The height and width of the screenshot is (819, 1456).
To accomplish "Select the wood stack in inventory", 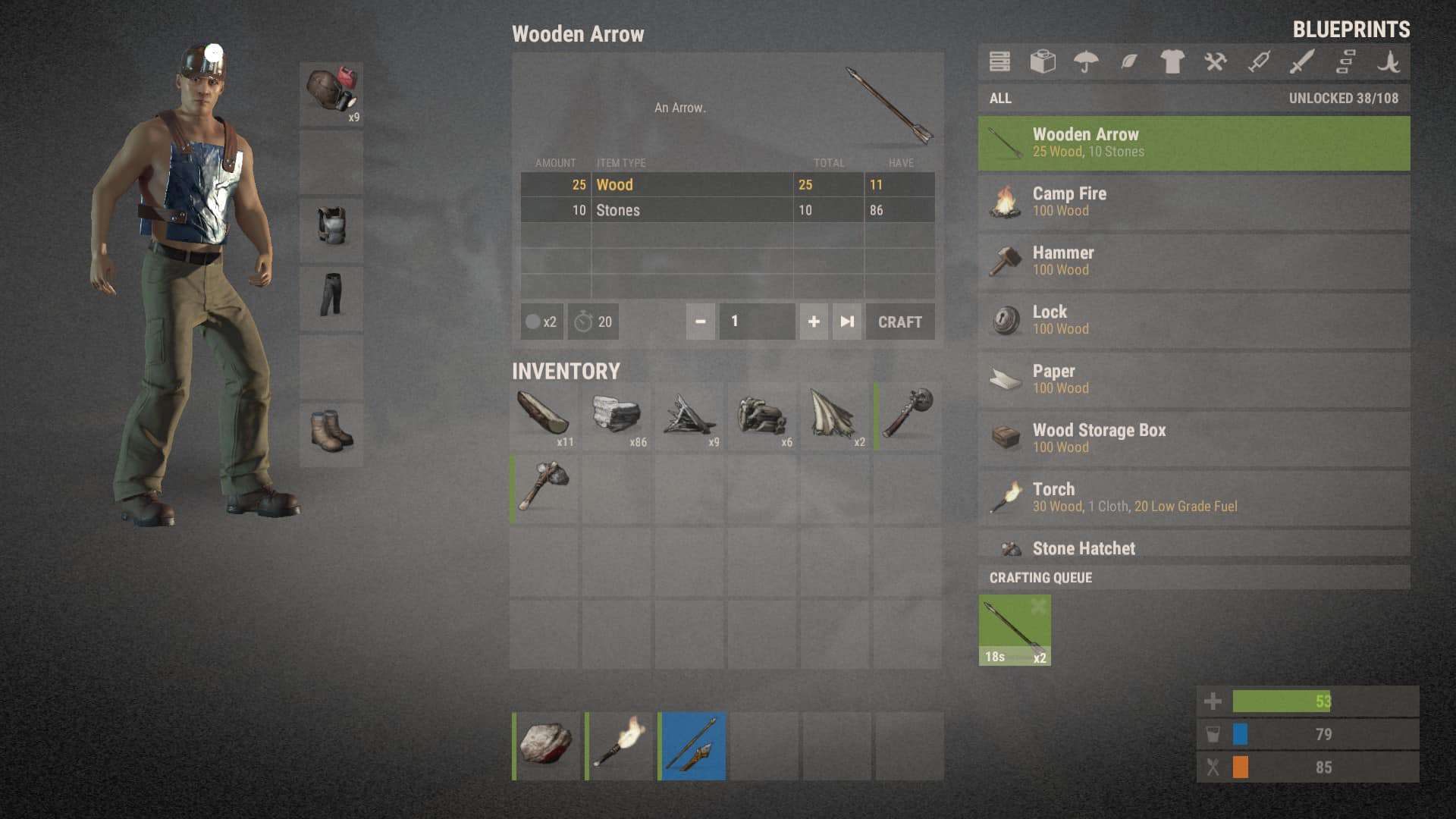I will (544, 416).
